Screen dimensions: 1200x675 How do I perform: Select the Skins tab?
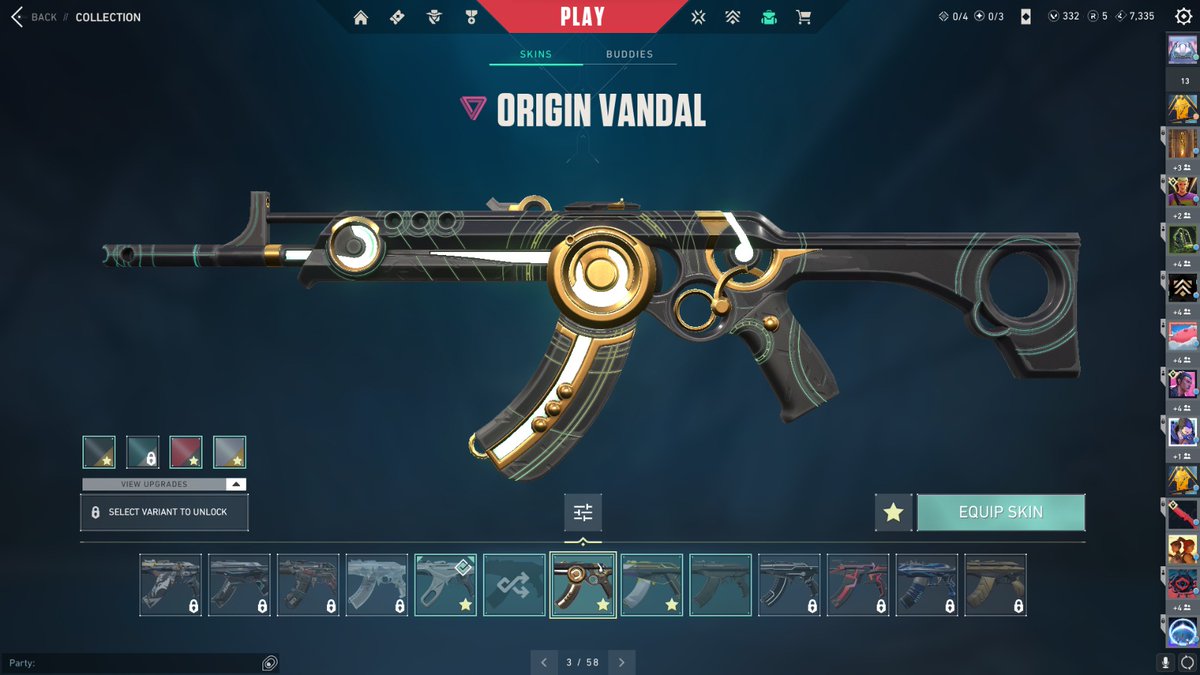click(x=536, y=54)
